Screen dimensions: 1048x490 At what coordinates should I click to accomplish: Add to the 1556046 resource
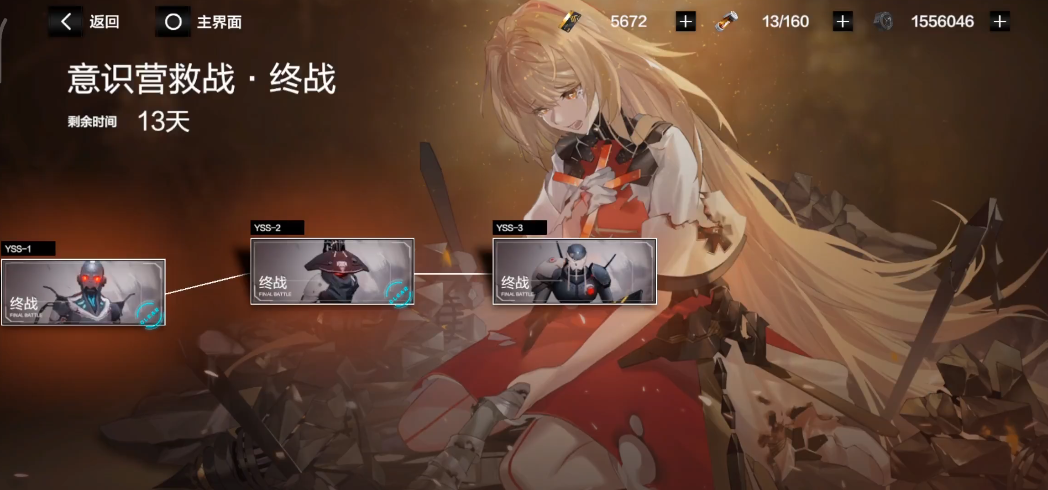pos(999,21)
